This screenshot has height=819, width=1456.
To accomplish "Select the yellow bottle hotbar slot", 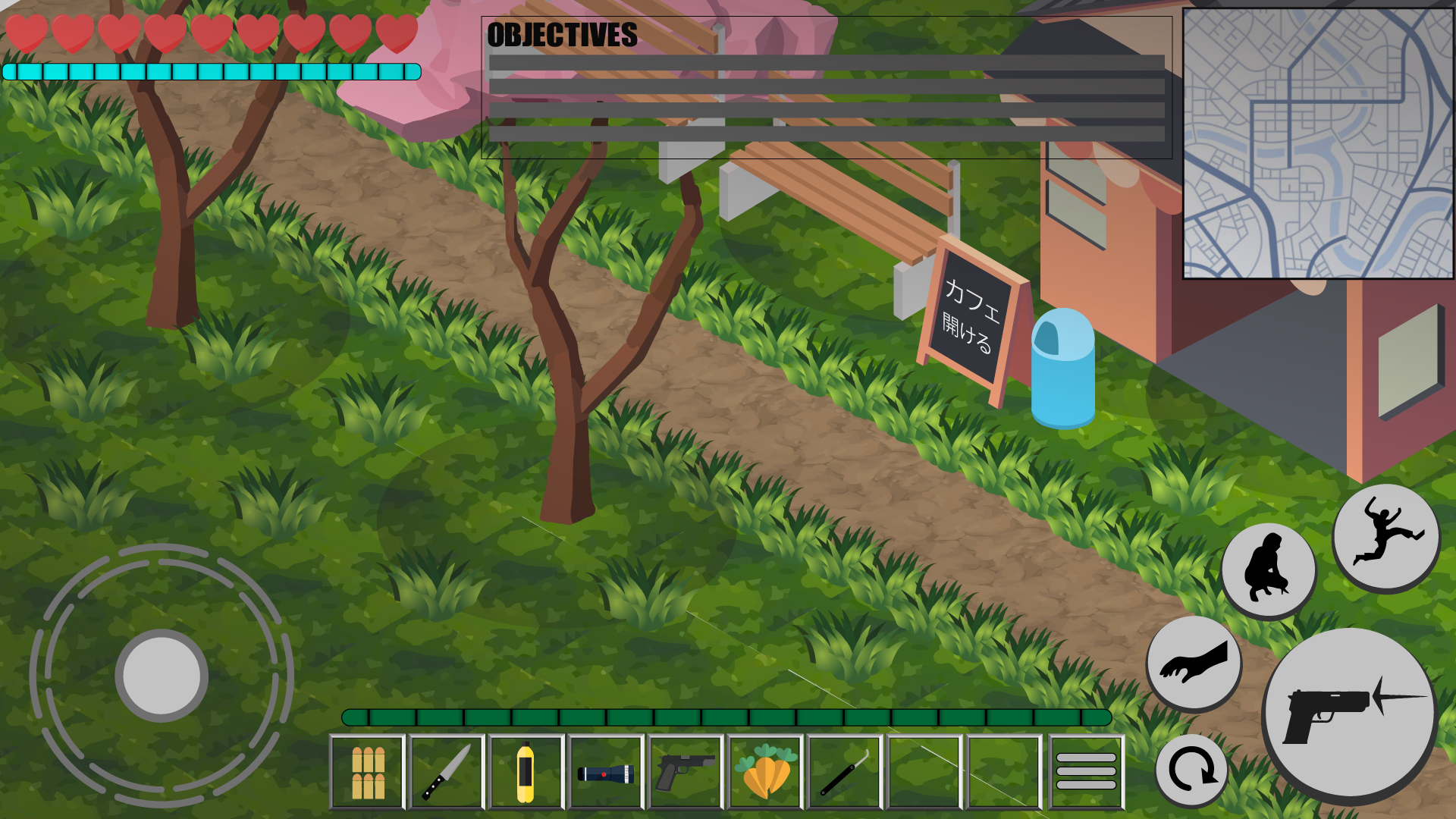I will (526, 772).
